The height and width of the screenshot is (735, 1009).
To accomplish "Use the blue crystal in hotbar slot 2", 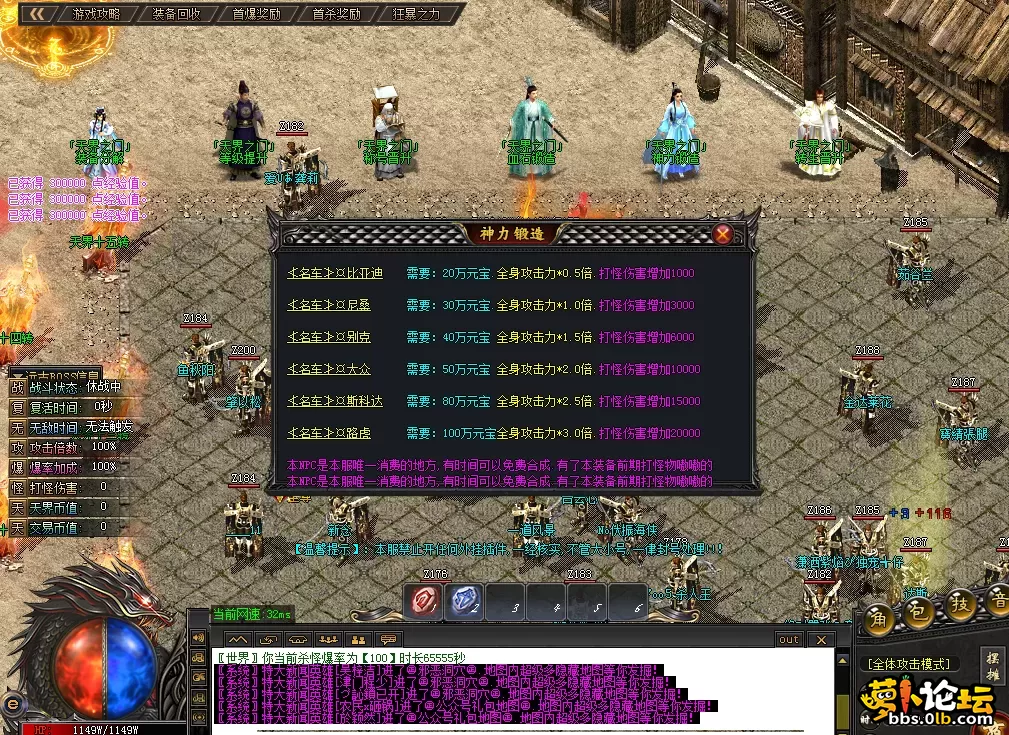I will coord(465,601).
